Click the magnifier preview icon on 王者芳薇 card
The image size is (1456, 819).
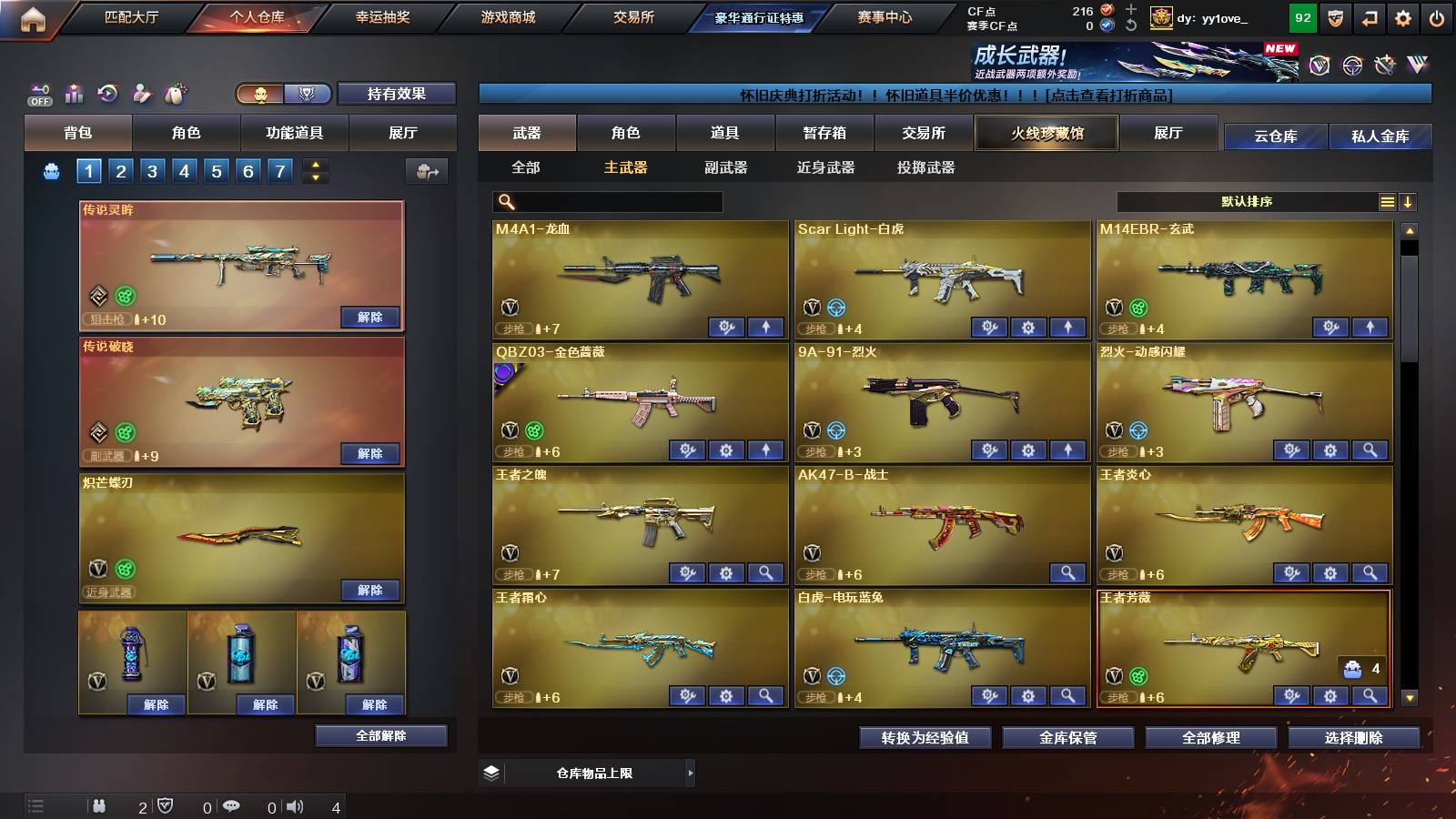click(x=1369, y=696)
